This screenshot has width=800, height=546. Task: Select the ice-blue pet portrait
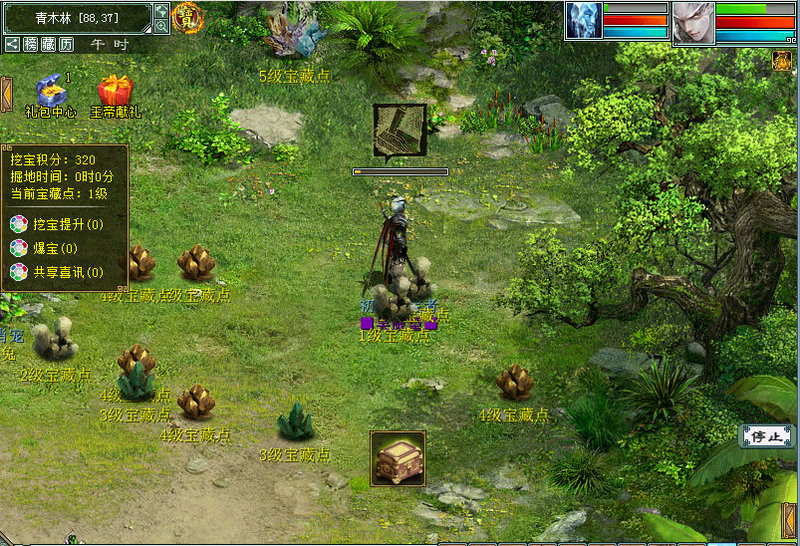click(x=583, y=21)
